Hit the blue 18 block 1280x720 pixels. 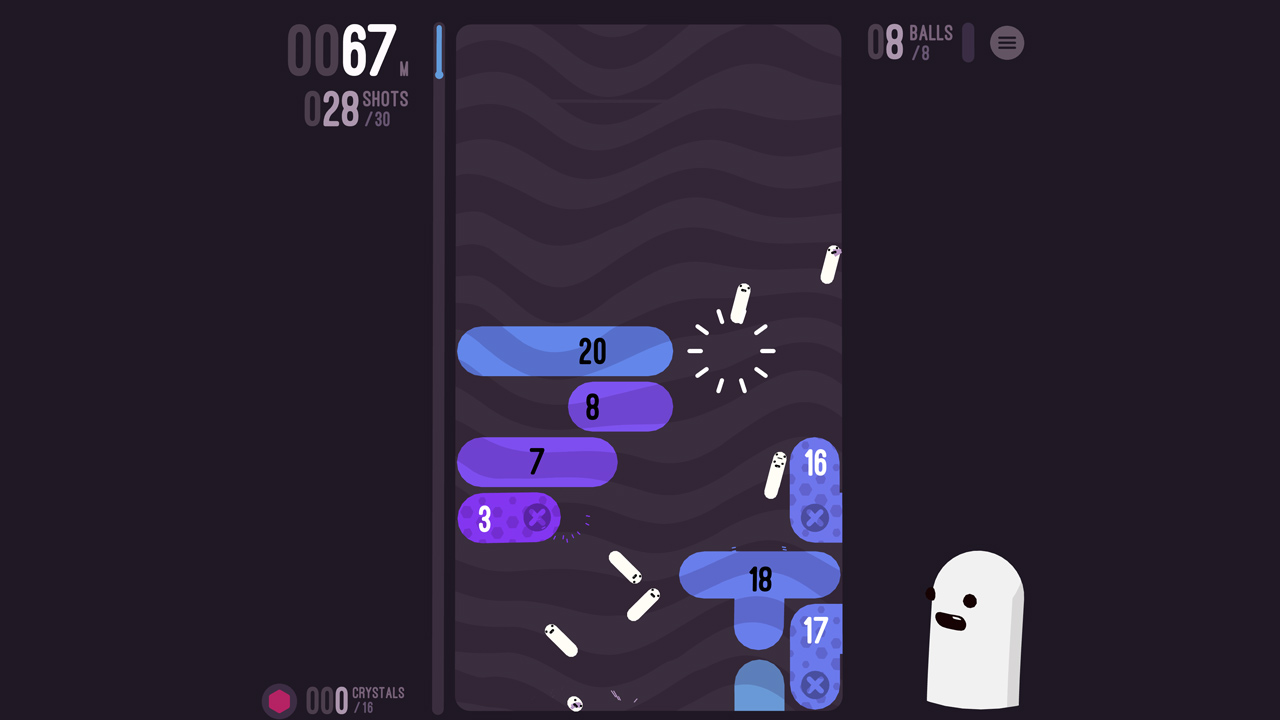[760, 577]
